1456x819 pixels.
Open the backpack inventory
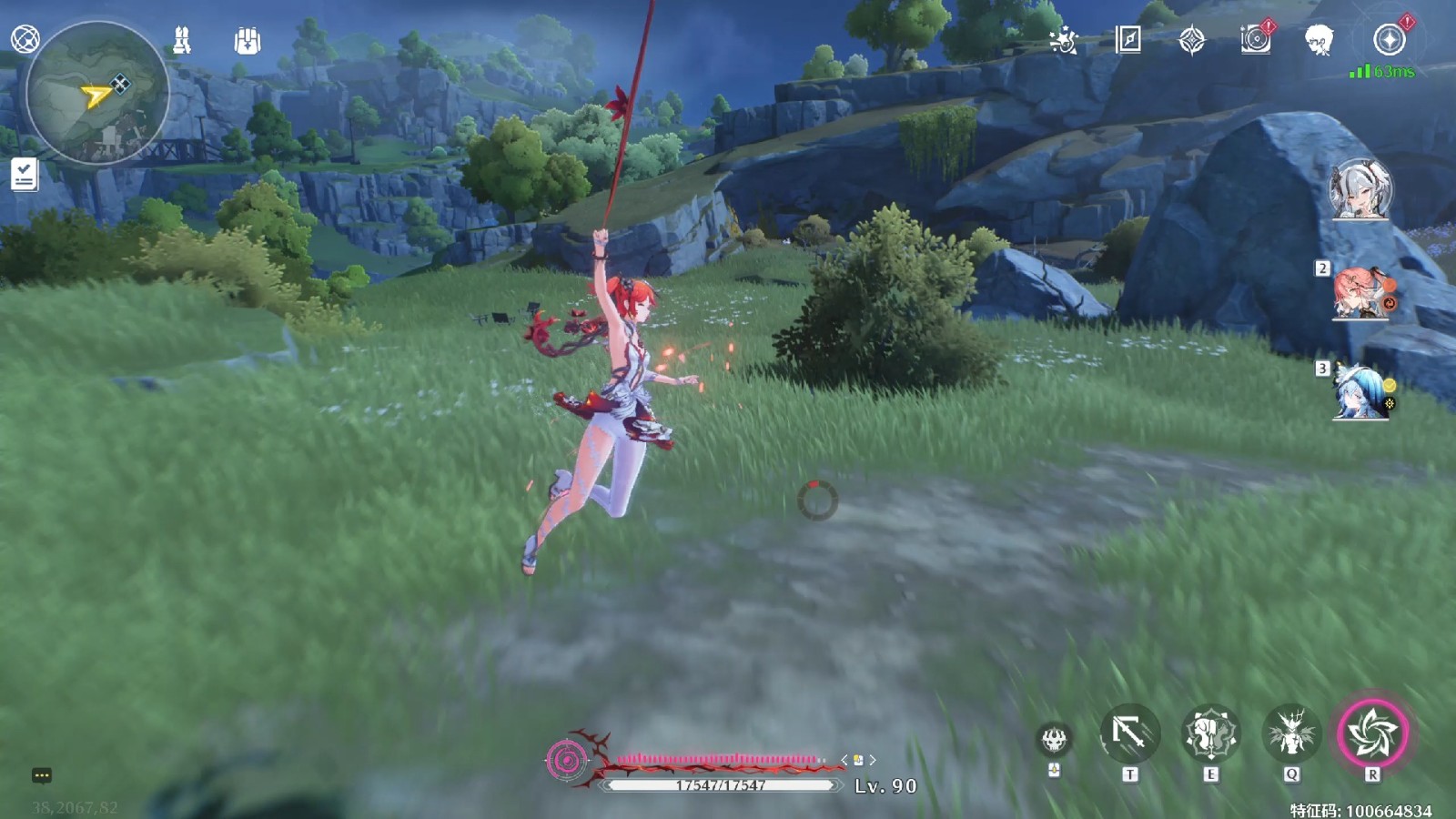(x=247, y=41)
